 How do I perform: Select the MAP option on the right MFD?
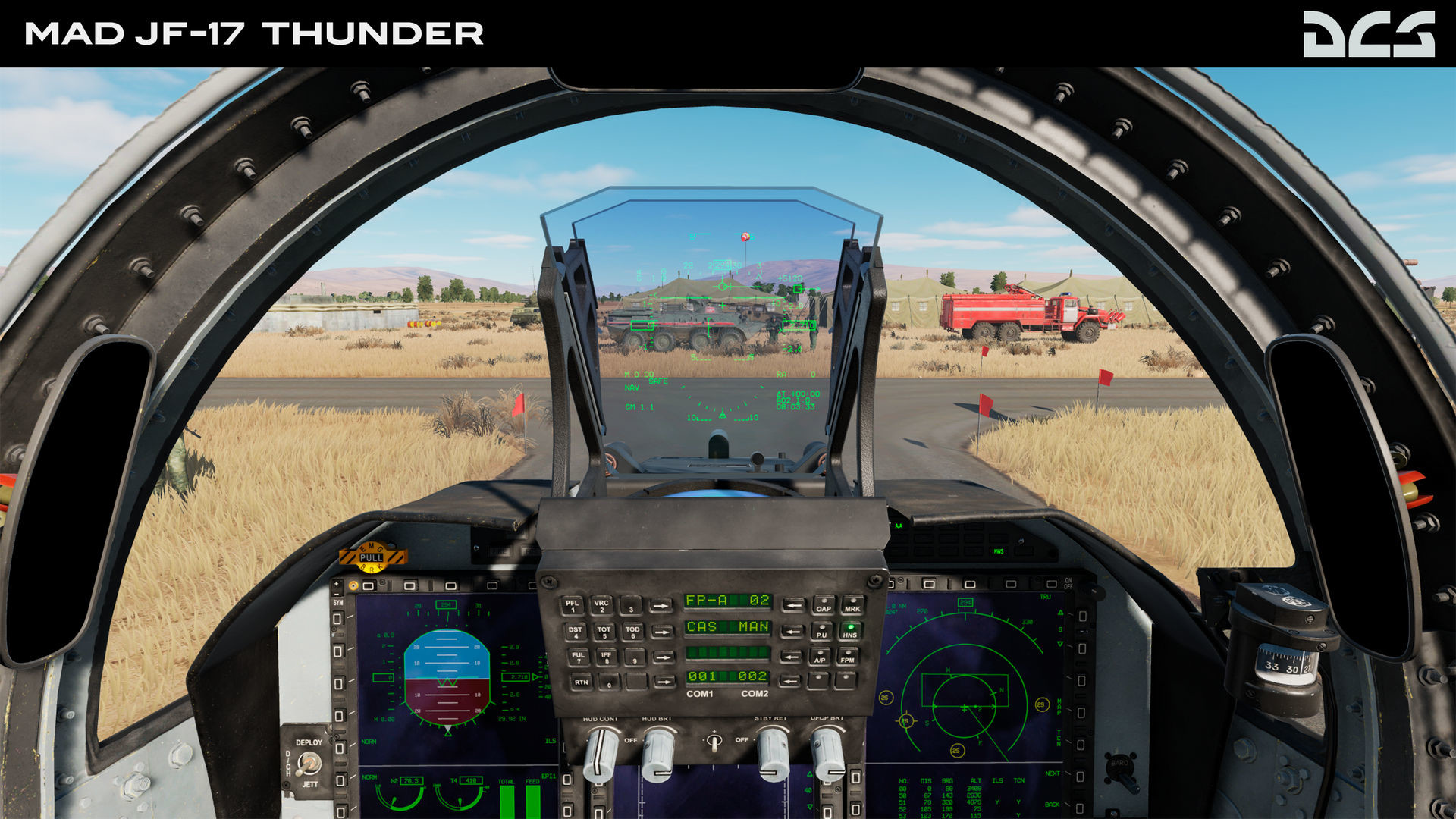point(1081,712)
